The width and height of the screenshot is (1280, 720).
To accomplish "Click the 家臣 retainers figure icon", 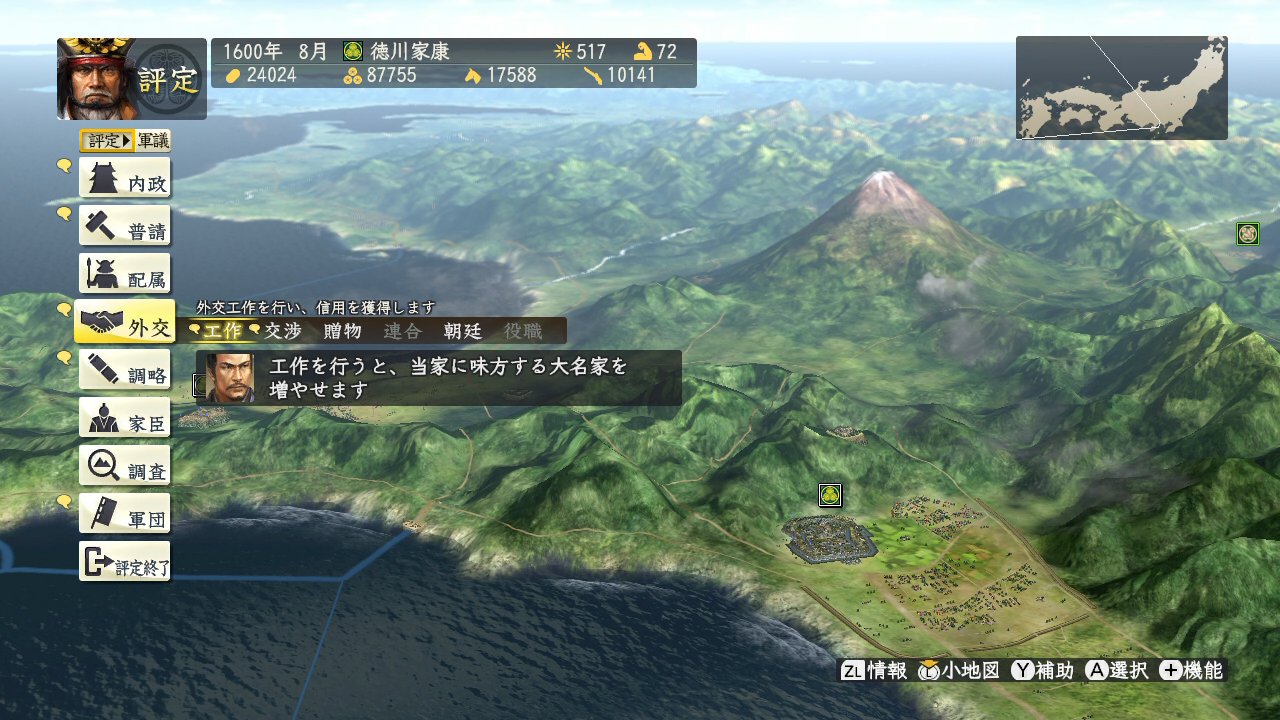I will click(x=124, y=417).
